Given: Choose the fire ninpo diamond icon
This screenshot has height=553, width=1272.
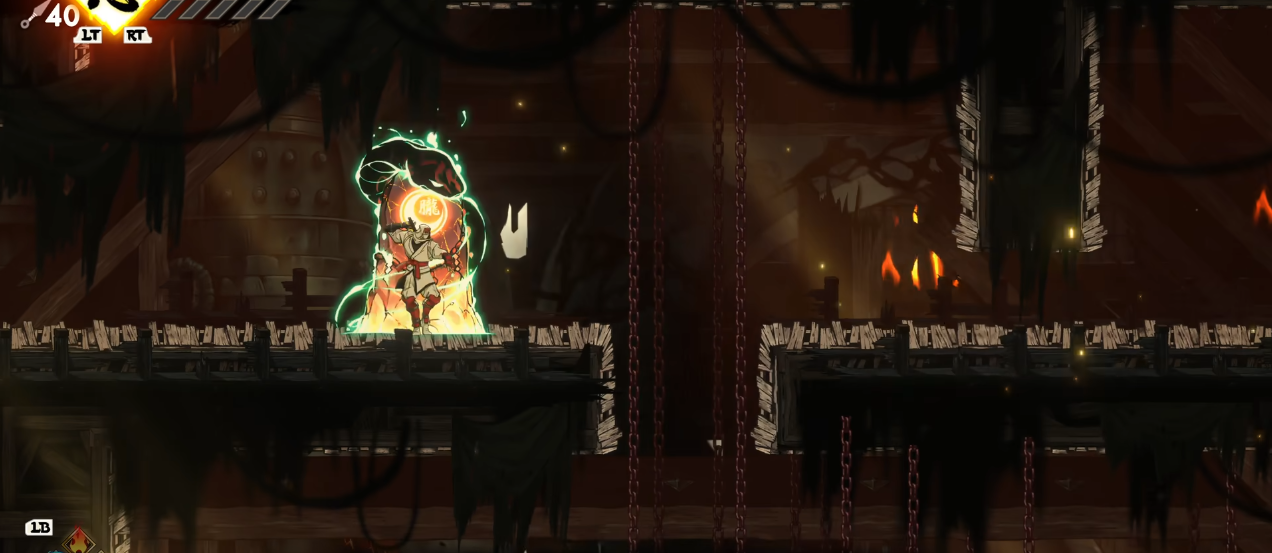Looking at the screenshot, I should [78, 542].
